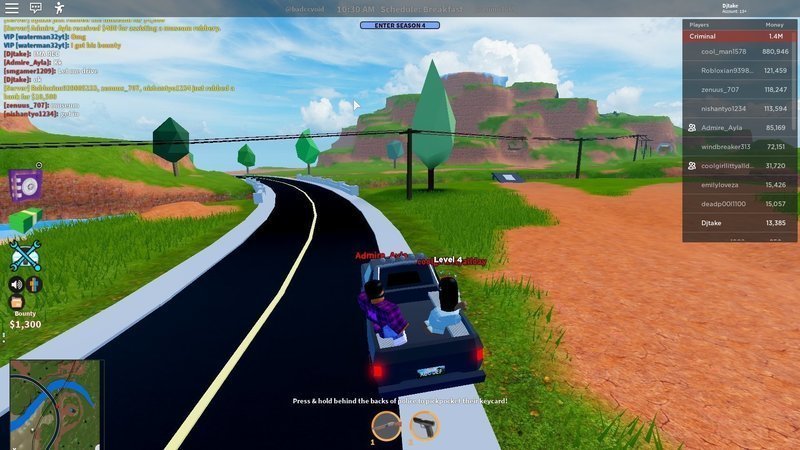
Task: Select the Criminal team header row
Action: [x=739, y=36]
